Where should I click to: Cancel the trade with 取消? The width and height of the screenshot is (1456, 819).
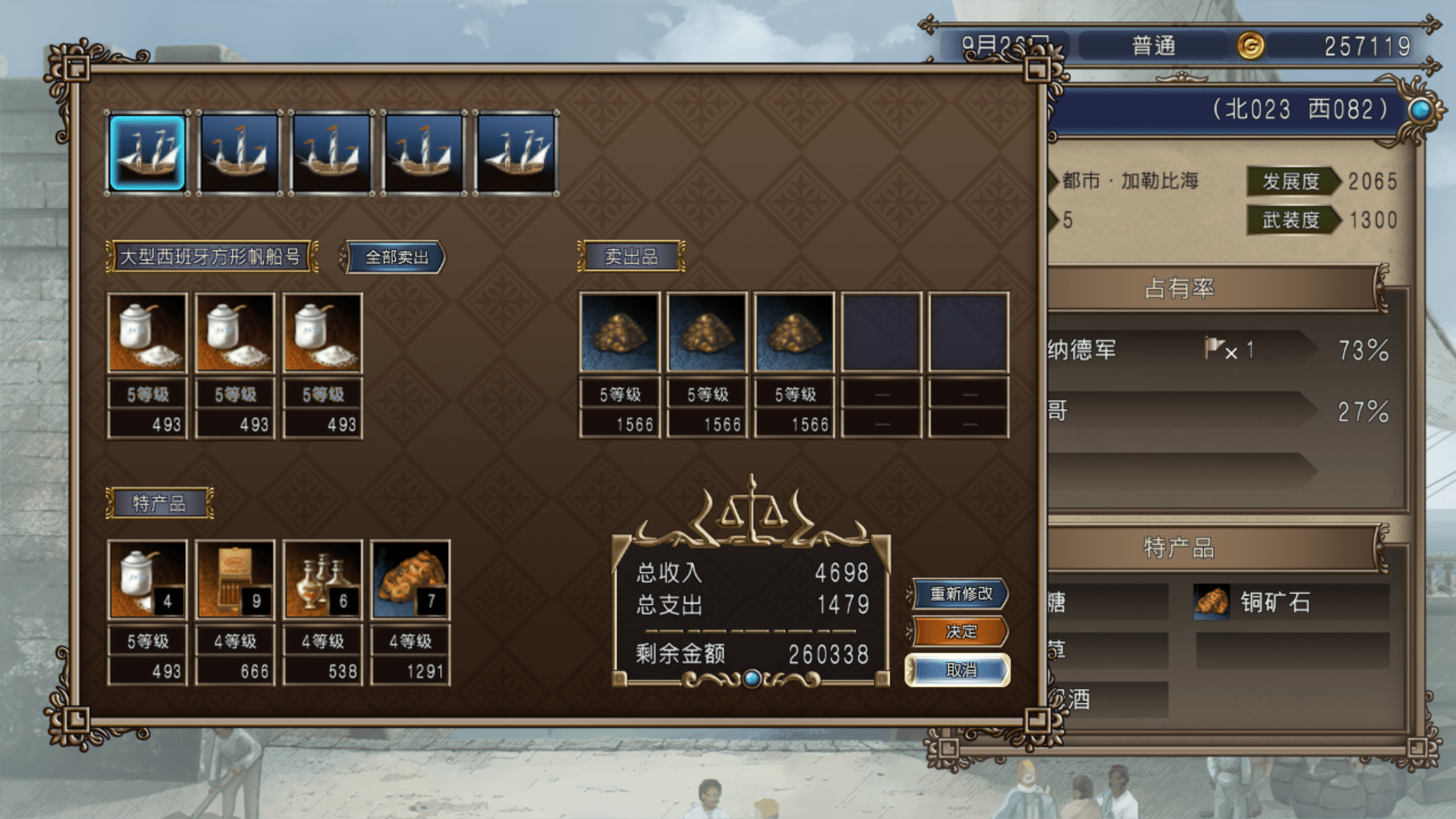[960, 670]
